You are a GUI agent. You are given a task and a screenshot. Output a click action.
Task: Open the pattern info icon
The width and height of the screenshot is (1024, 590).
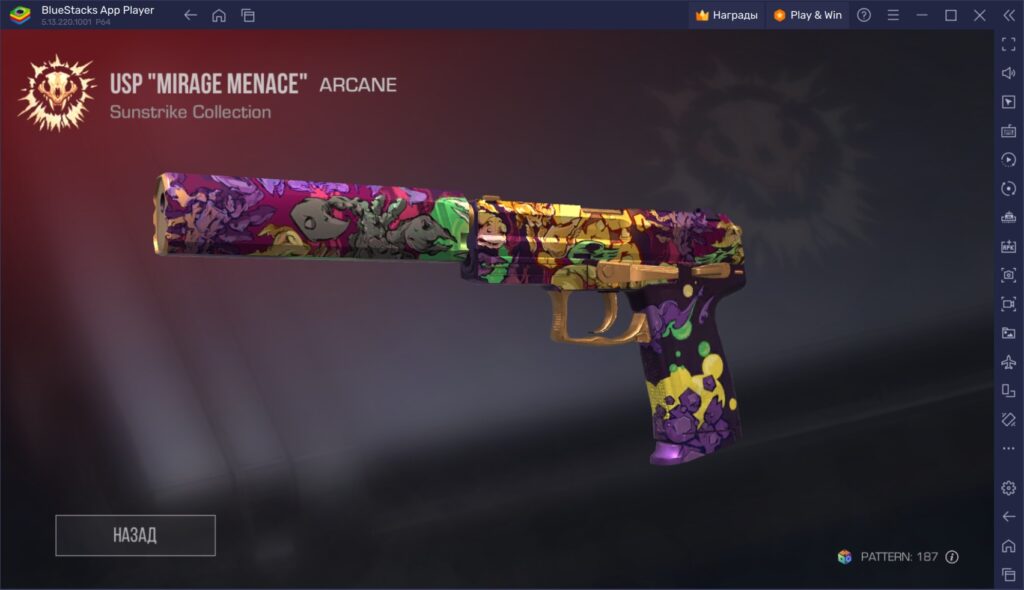point(952,557)
